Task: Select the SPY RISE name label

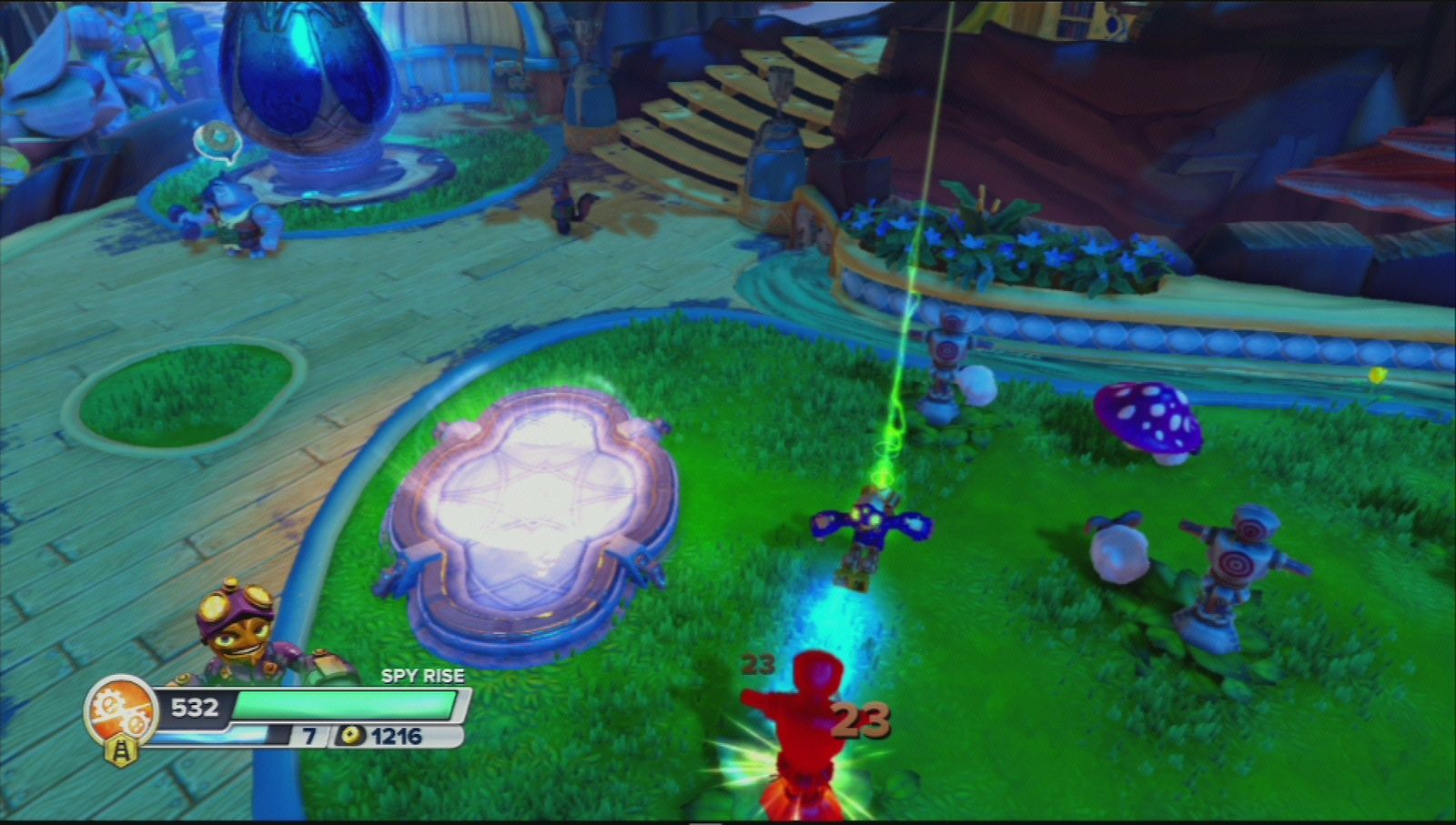Action: click(422, 677)
